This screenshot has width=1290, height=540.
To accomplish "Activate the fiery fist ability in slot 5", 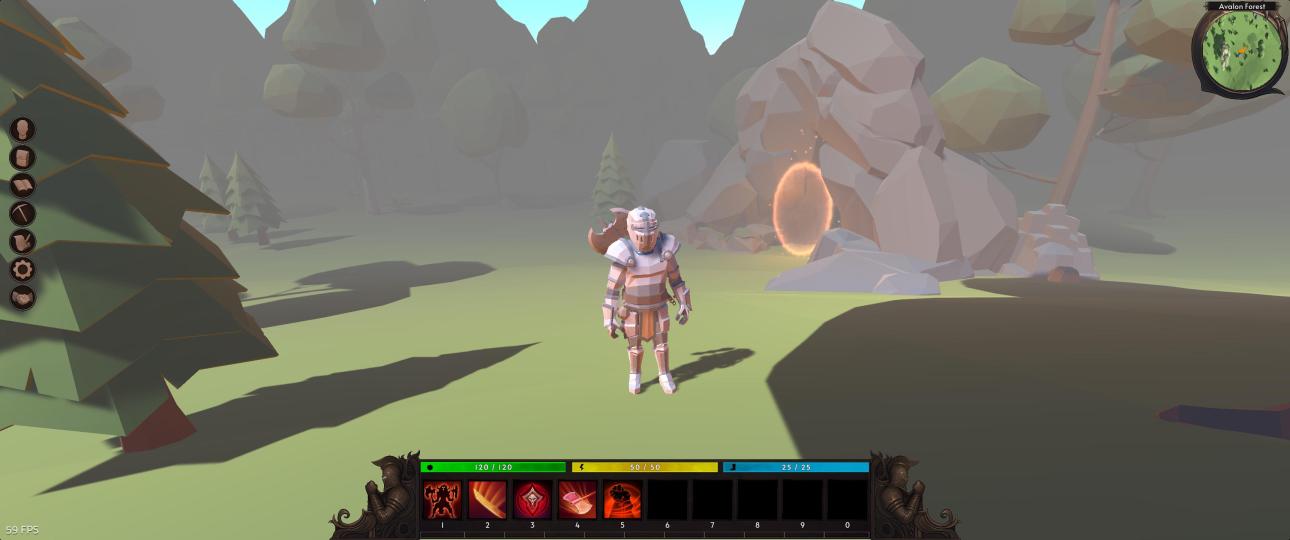I will coord(622,499).
